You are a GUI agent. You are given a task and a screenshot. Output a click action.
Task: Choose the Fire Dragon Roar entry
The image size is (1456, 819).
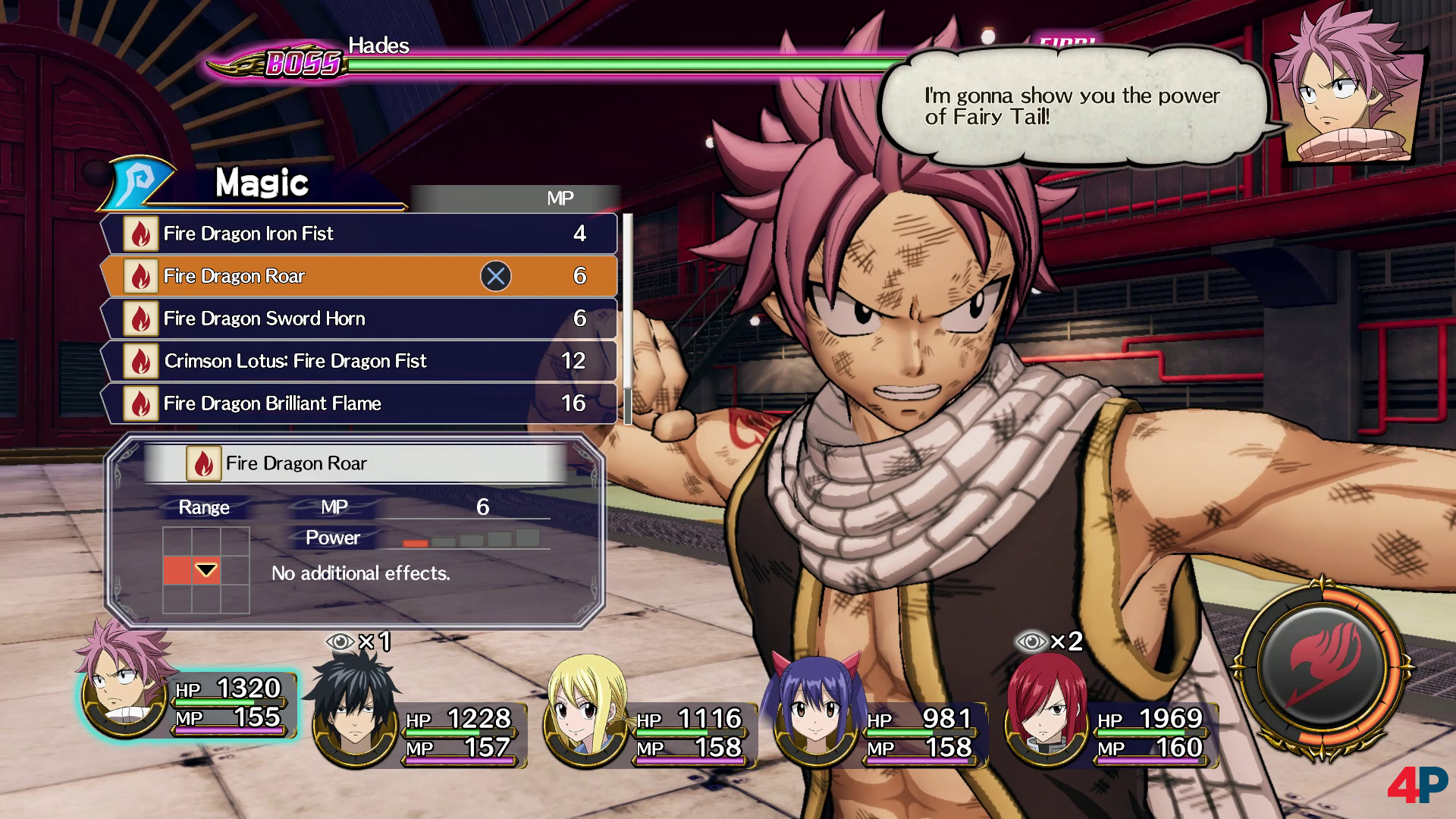(359, 276)
